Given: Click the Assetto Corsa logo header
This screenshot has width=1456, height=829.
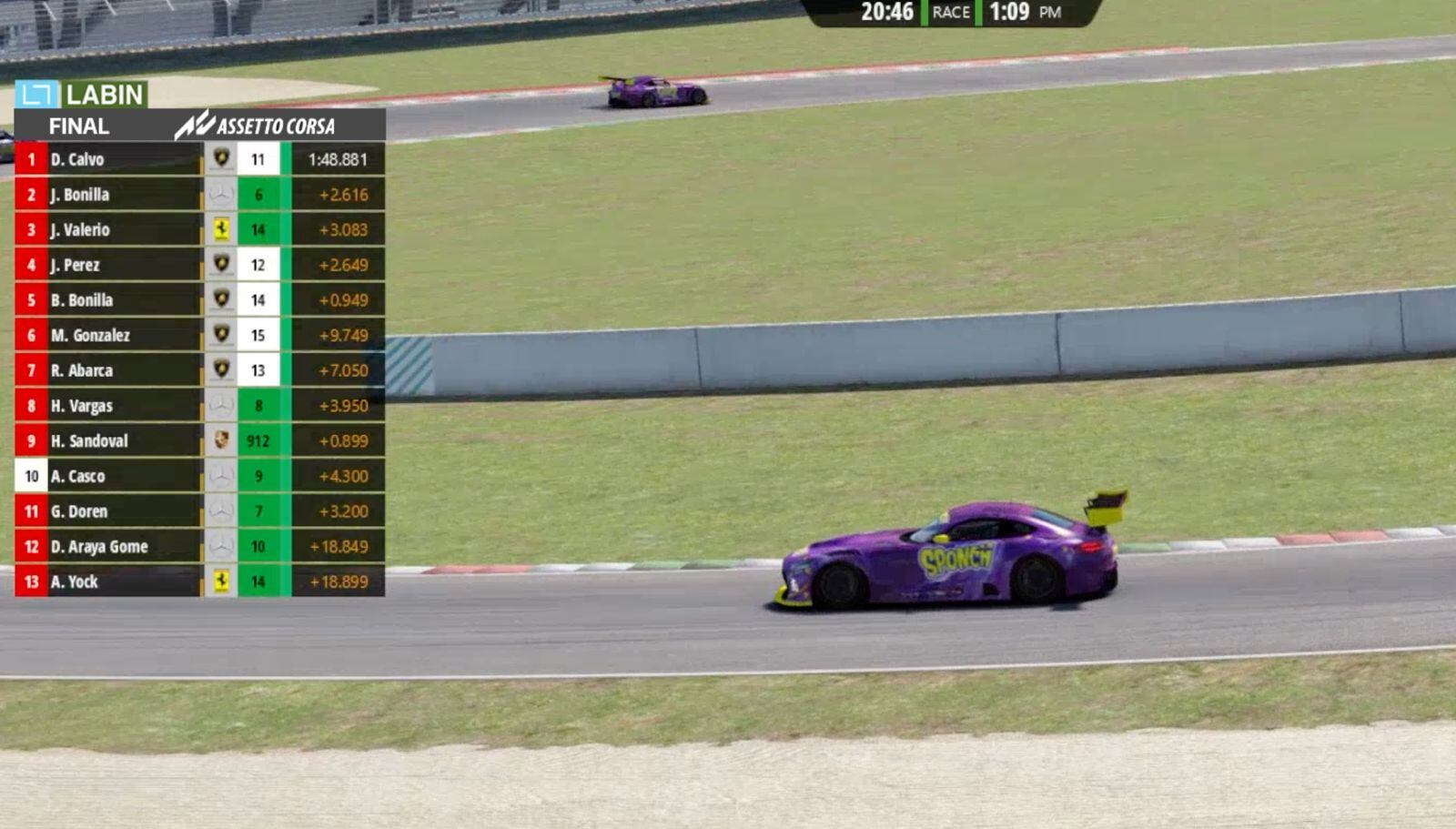Looking at the screenshot, I should pos(256,126).
